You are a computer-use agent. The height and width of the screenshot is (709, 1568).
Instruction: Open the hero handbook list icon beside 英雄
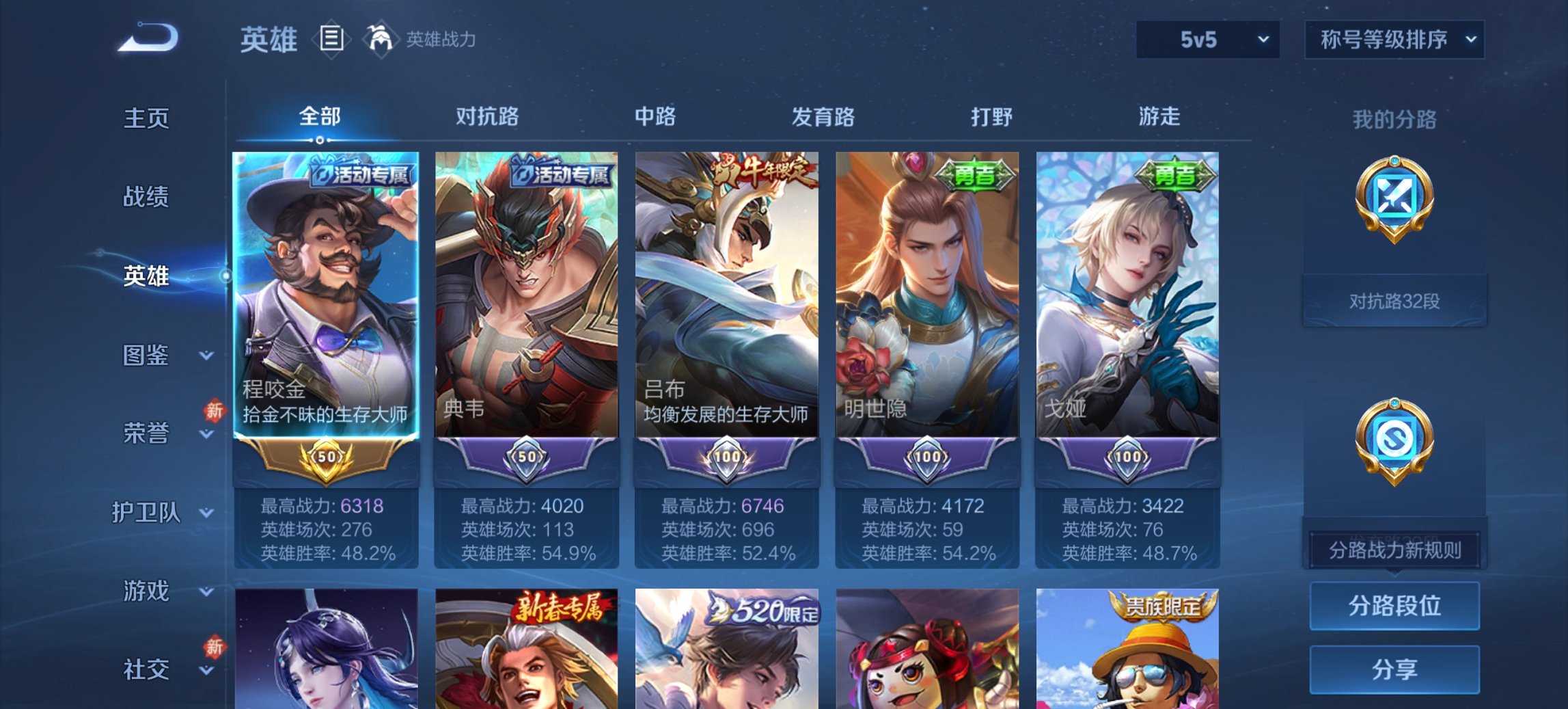(332, 40)
